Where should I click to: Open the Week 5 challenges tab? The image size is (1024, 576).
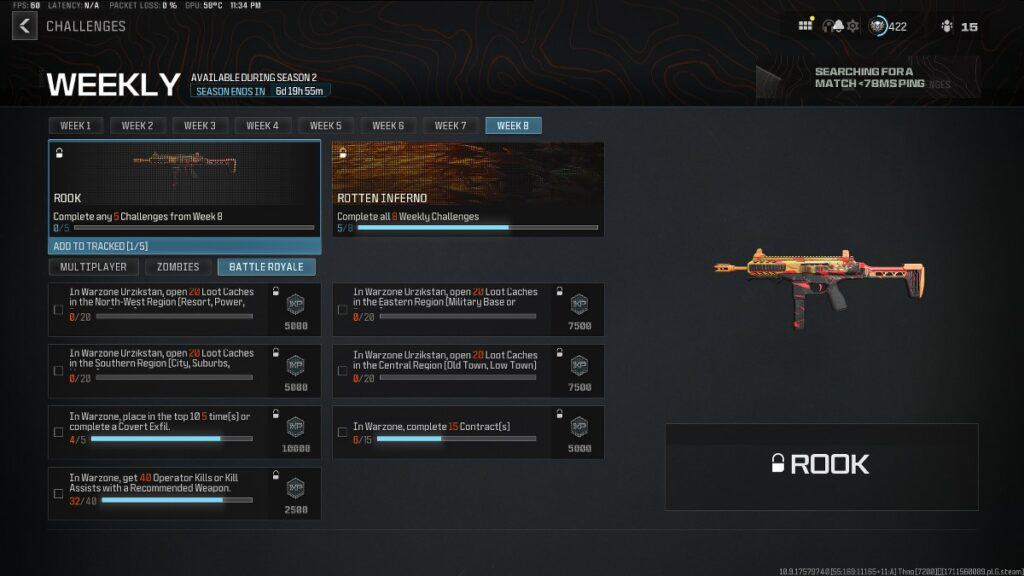pyautogui.click(x=325, y=126)
